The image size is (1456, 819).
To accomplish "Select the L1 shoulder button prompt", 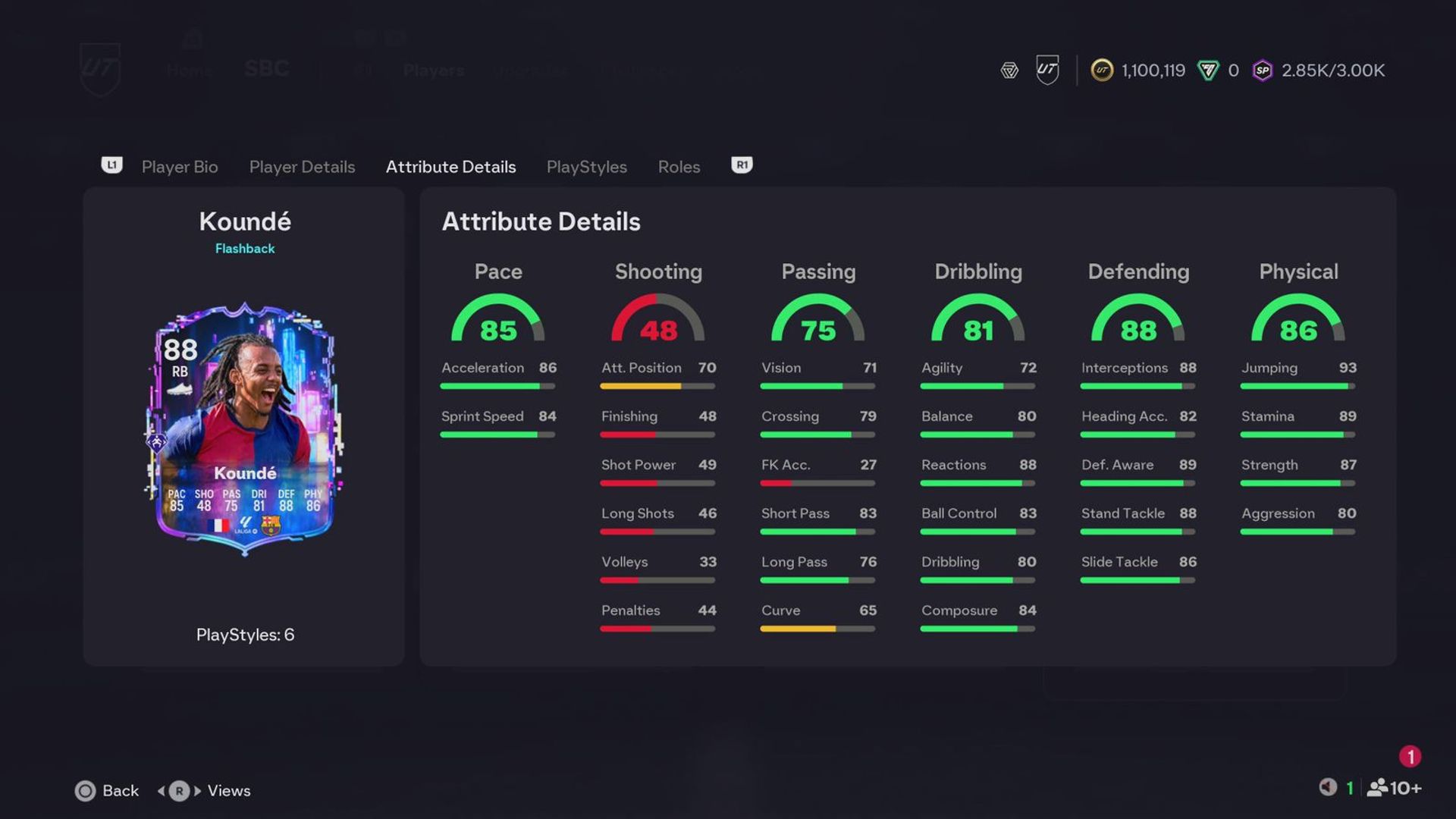I will click(111, 165).
